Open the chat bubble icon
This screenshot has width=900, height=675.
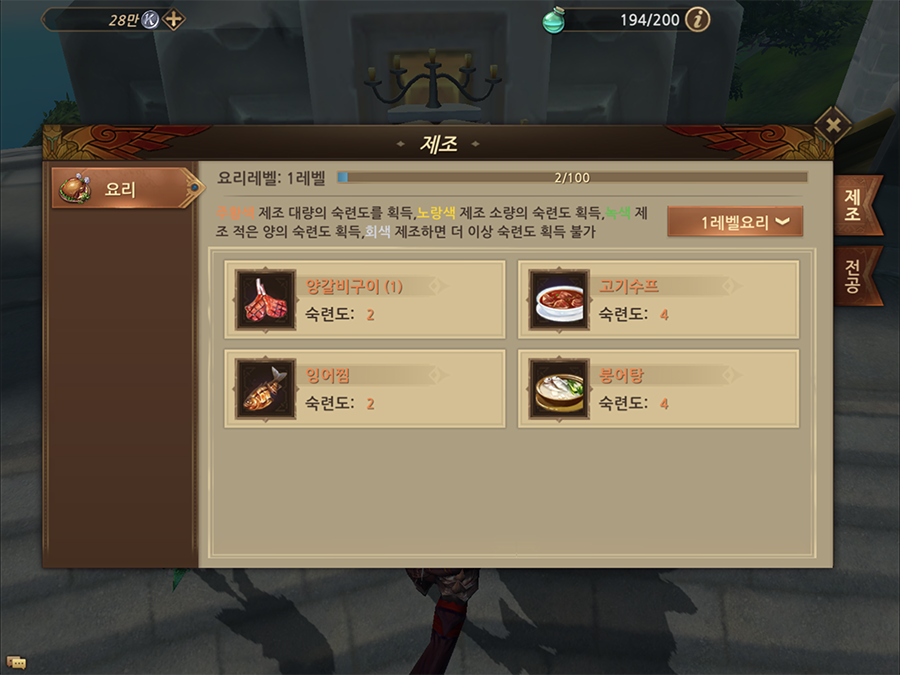[x=16, y=662]
